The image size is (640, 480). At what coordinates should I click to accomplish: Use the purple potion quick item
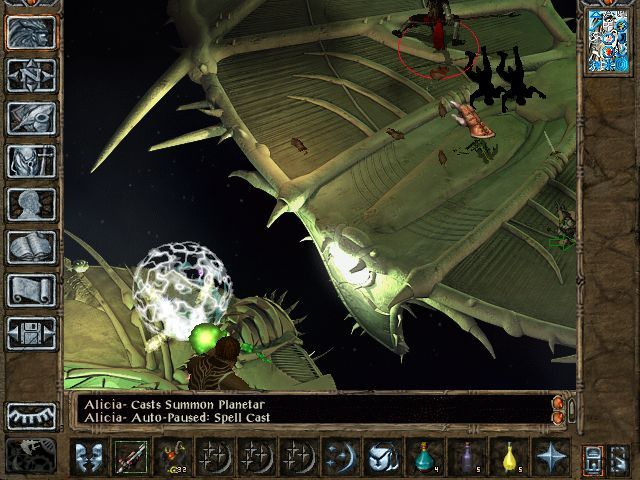[465, 457]
